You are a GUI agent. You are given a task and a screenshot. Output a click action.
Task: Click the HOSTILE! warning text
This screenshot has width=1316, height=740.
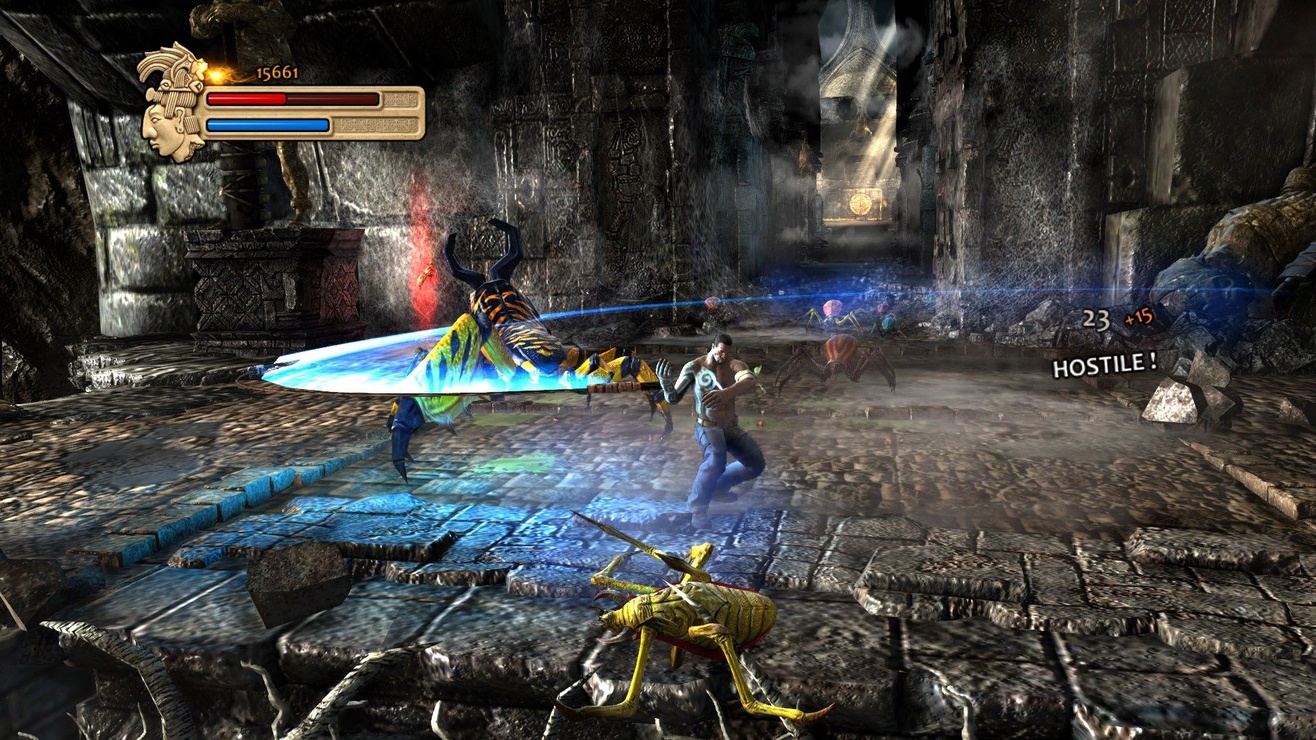[1103, 367]
